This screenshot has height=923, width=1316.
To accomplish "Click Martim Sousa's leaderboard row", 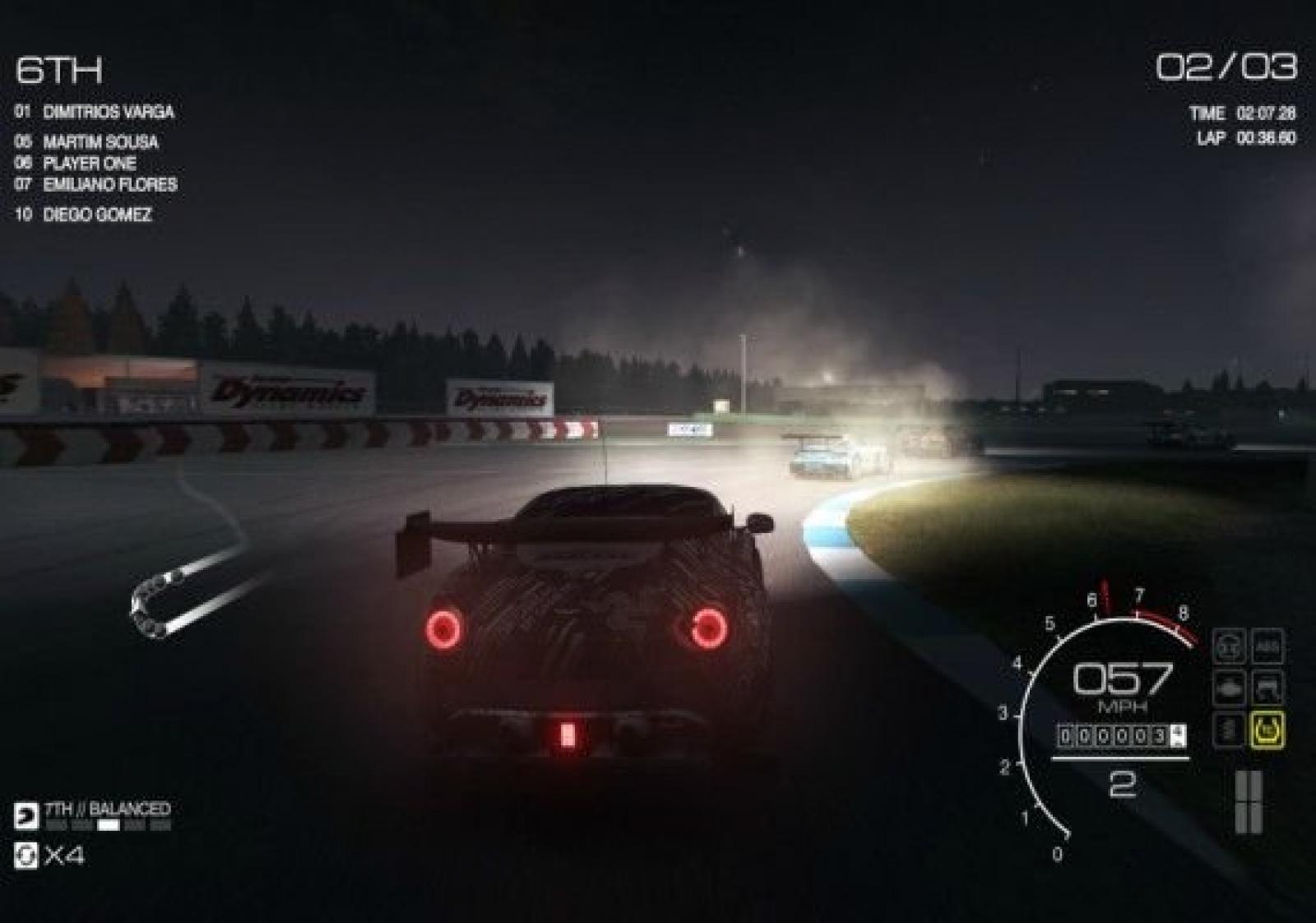I will pyautogui.click(x=100, y=141).
